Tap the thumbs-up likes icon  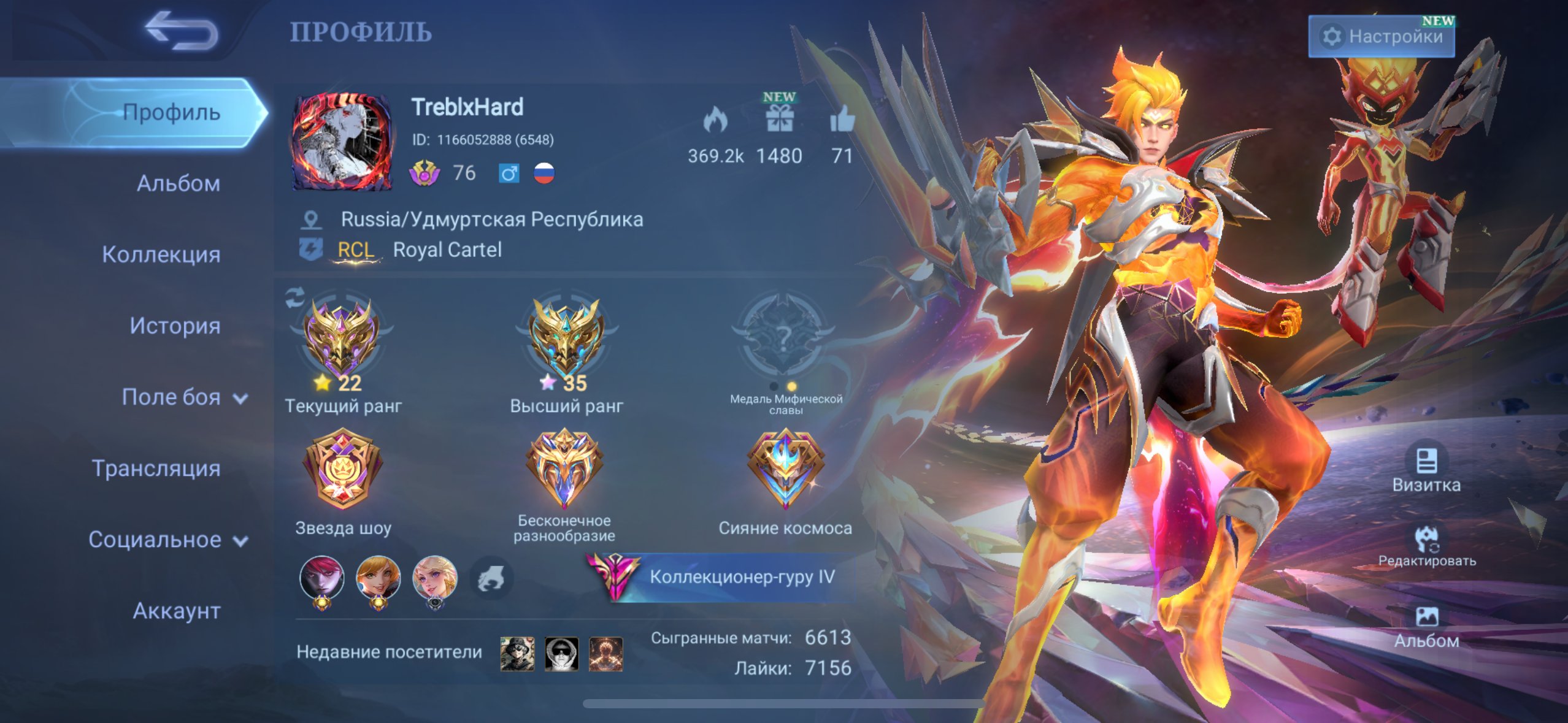pyautogui.click(x=842, y=119)
